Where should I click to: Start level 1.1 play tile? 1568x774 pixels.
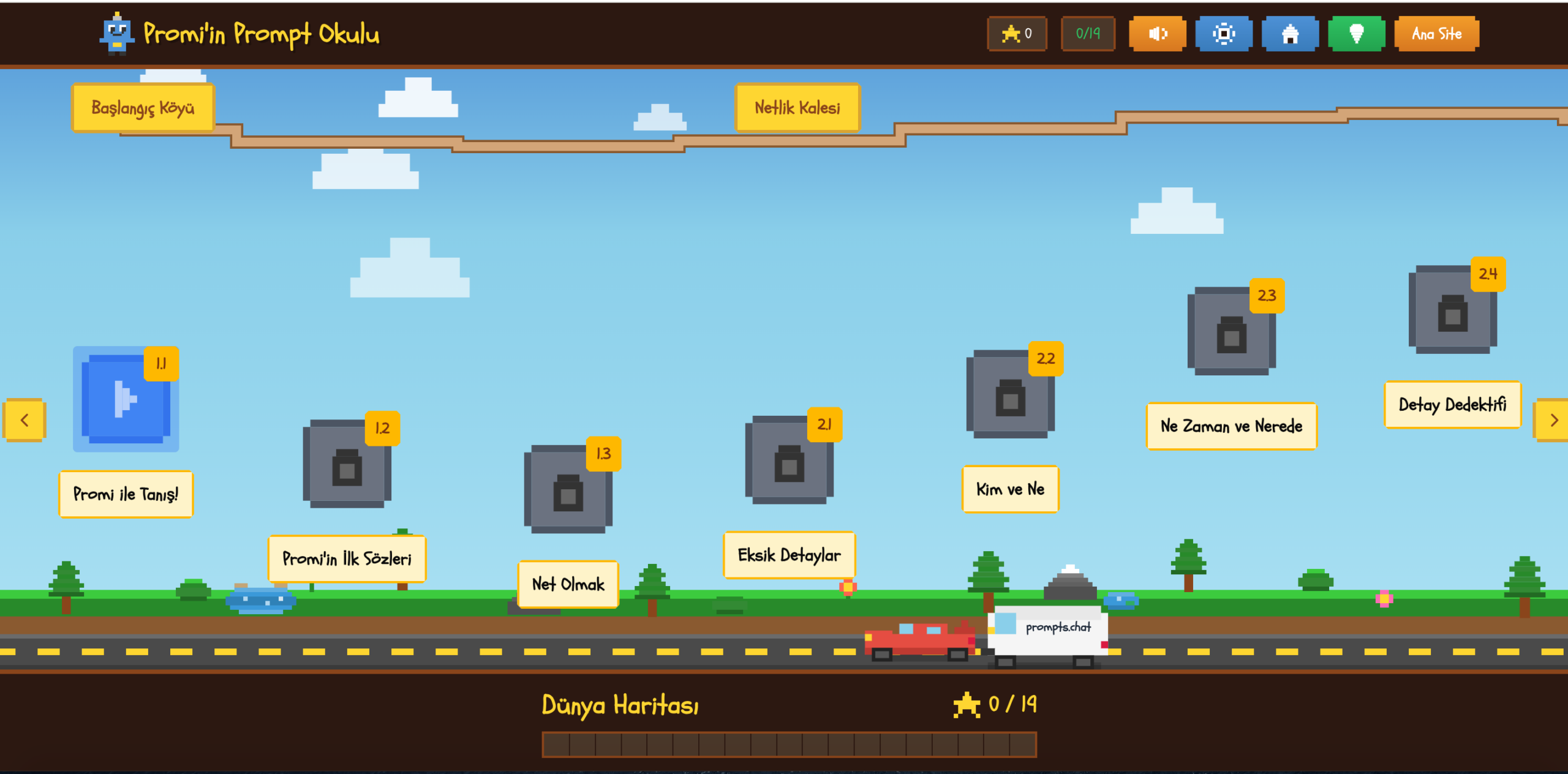tap(126, 399)
